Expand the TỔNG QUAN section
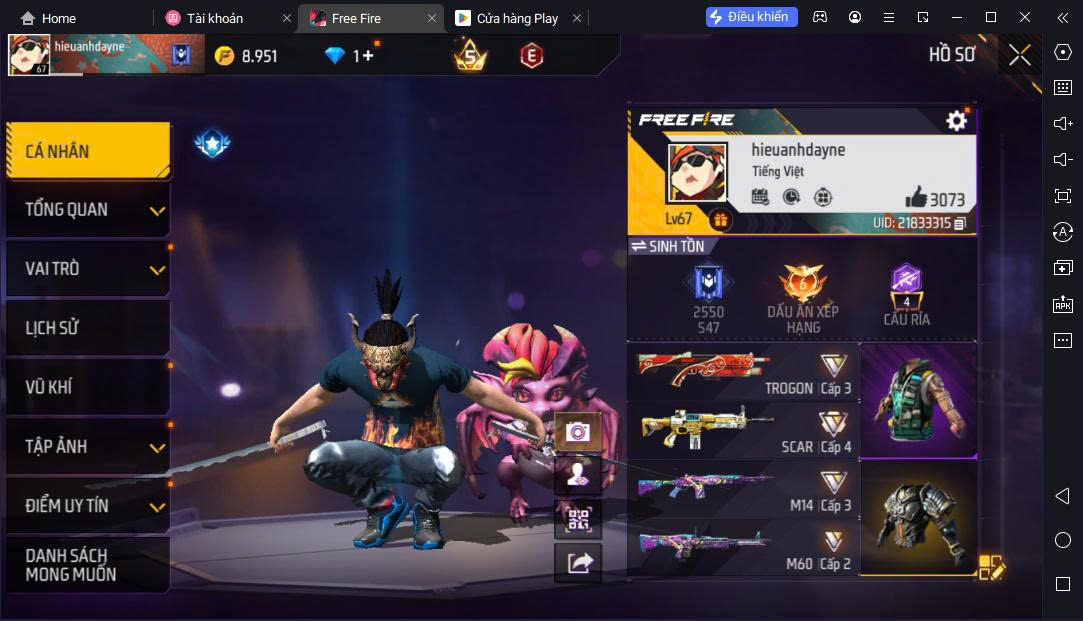The image size is (1083, 621). (88, 209)
